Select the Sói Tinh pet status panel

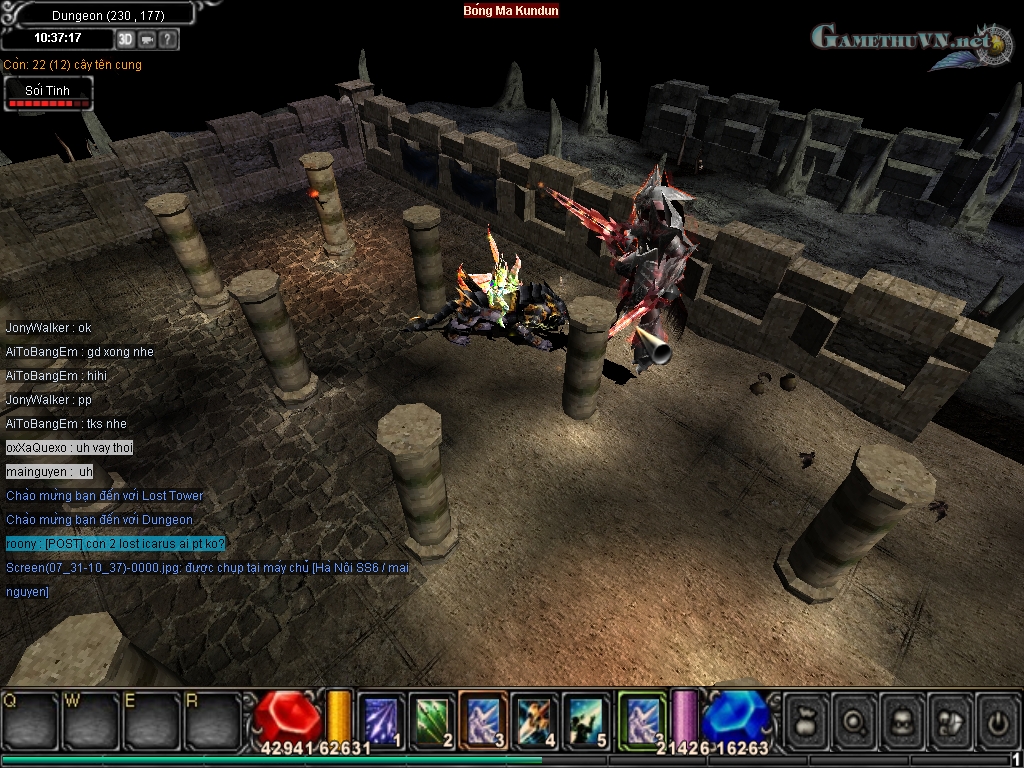pos(47,94)
